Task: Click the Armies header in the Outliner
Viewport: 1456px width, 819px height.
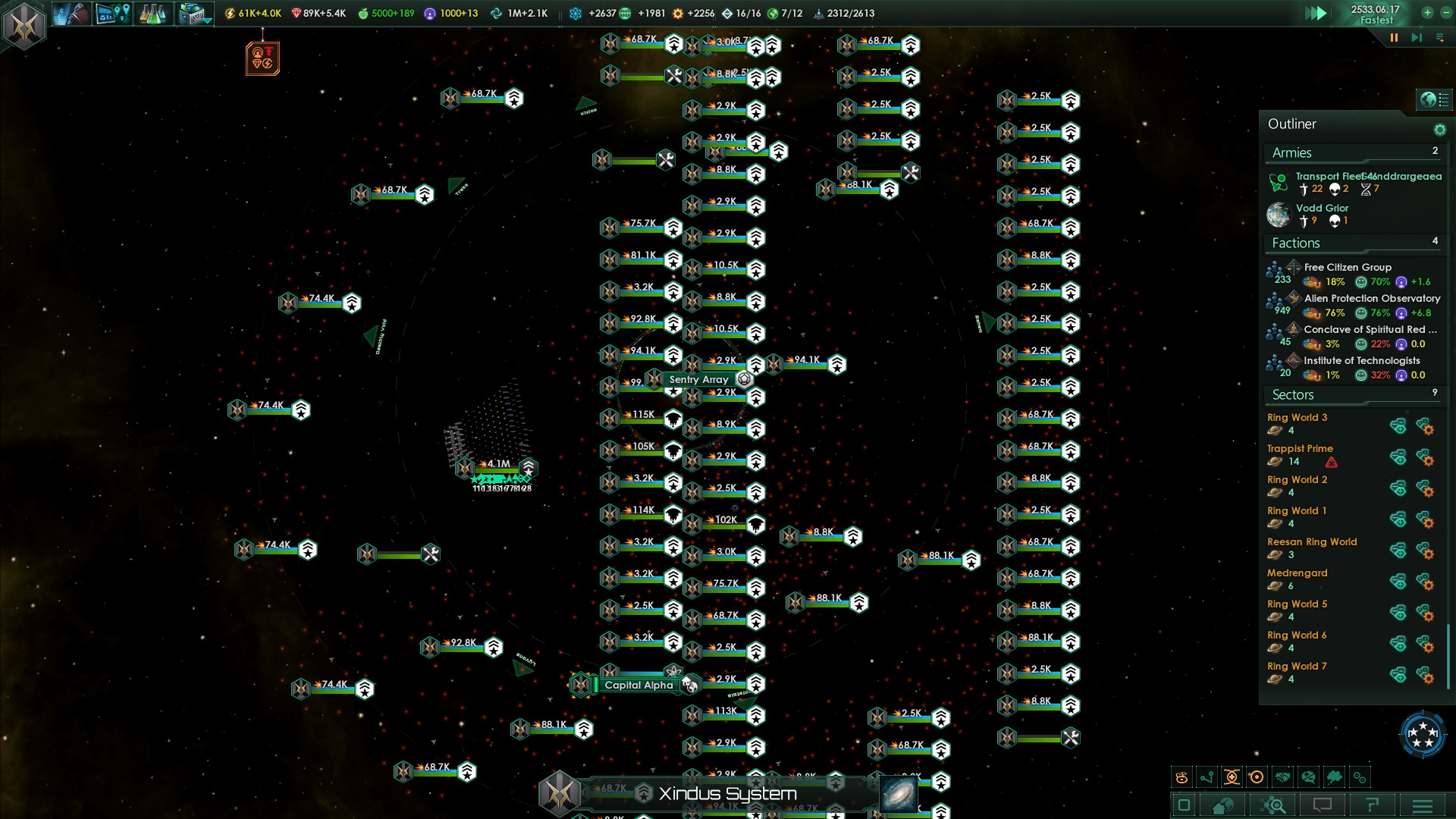Action: (x=1291, y=152)
